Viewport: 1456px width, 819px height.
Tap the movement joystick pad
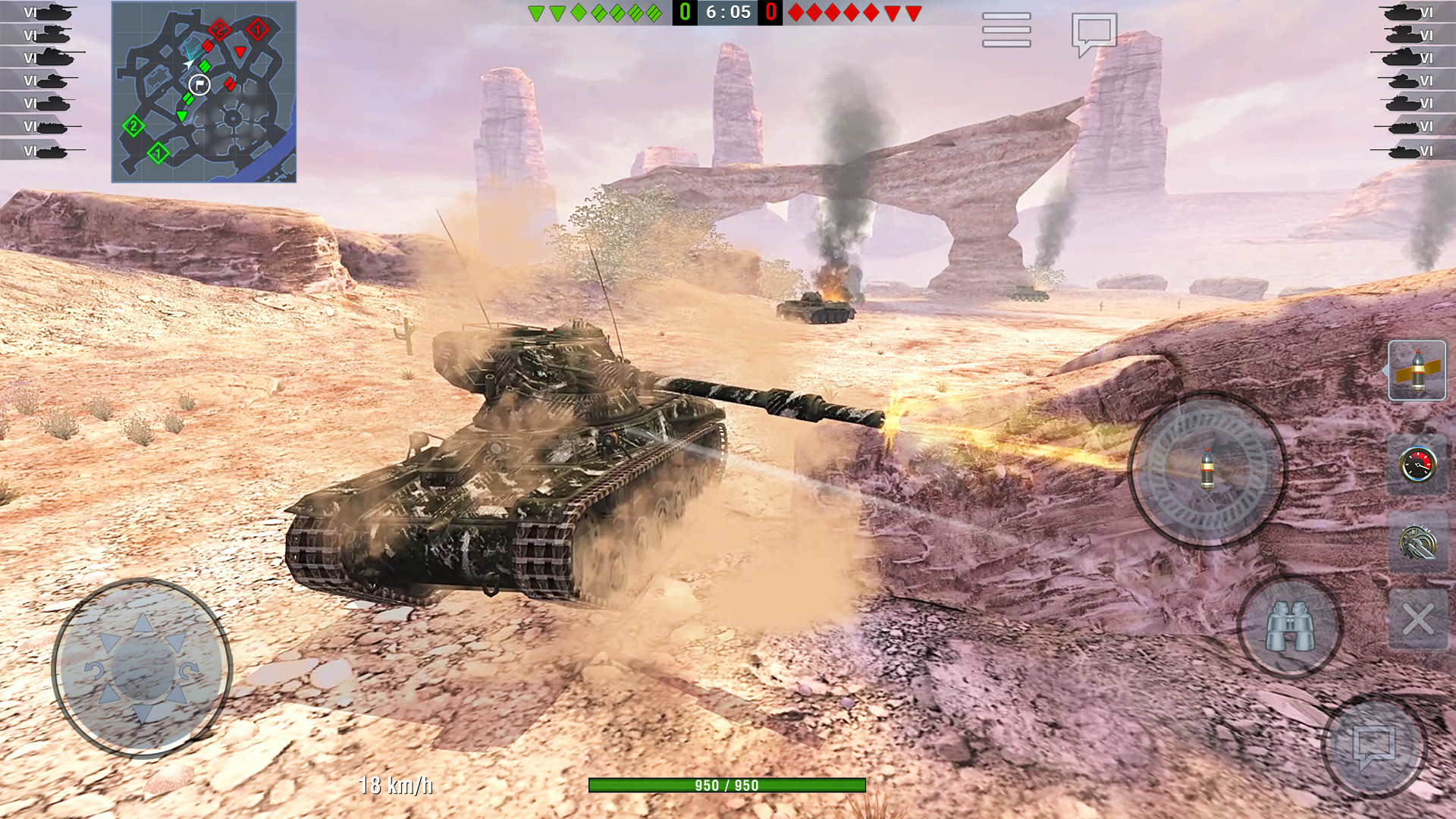(142, 669)
